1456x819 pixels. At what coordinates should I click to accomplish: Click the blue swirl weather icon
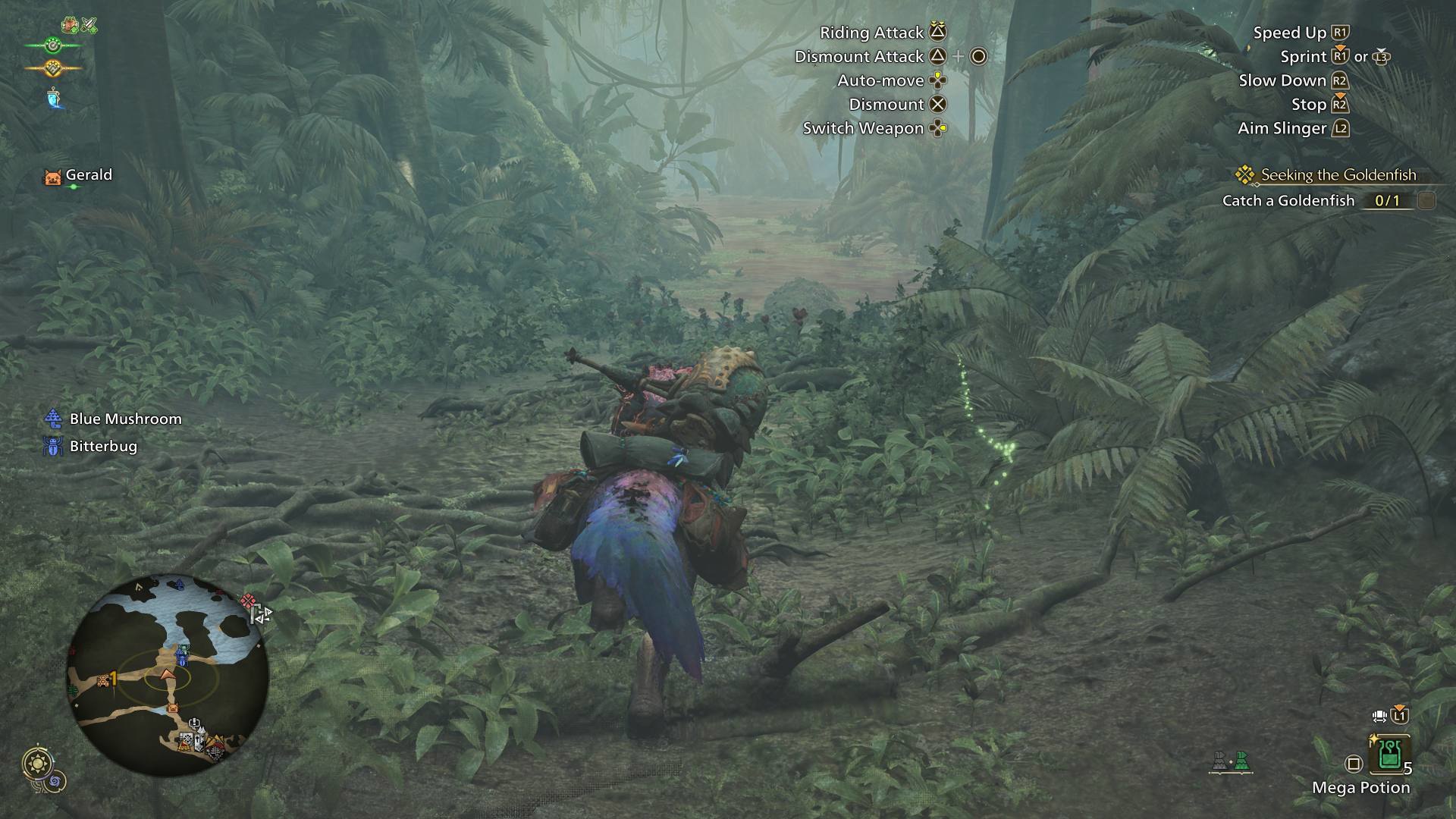[57, 780]
